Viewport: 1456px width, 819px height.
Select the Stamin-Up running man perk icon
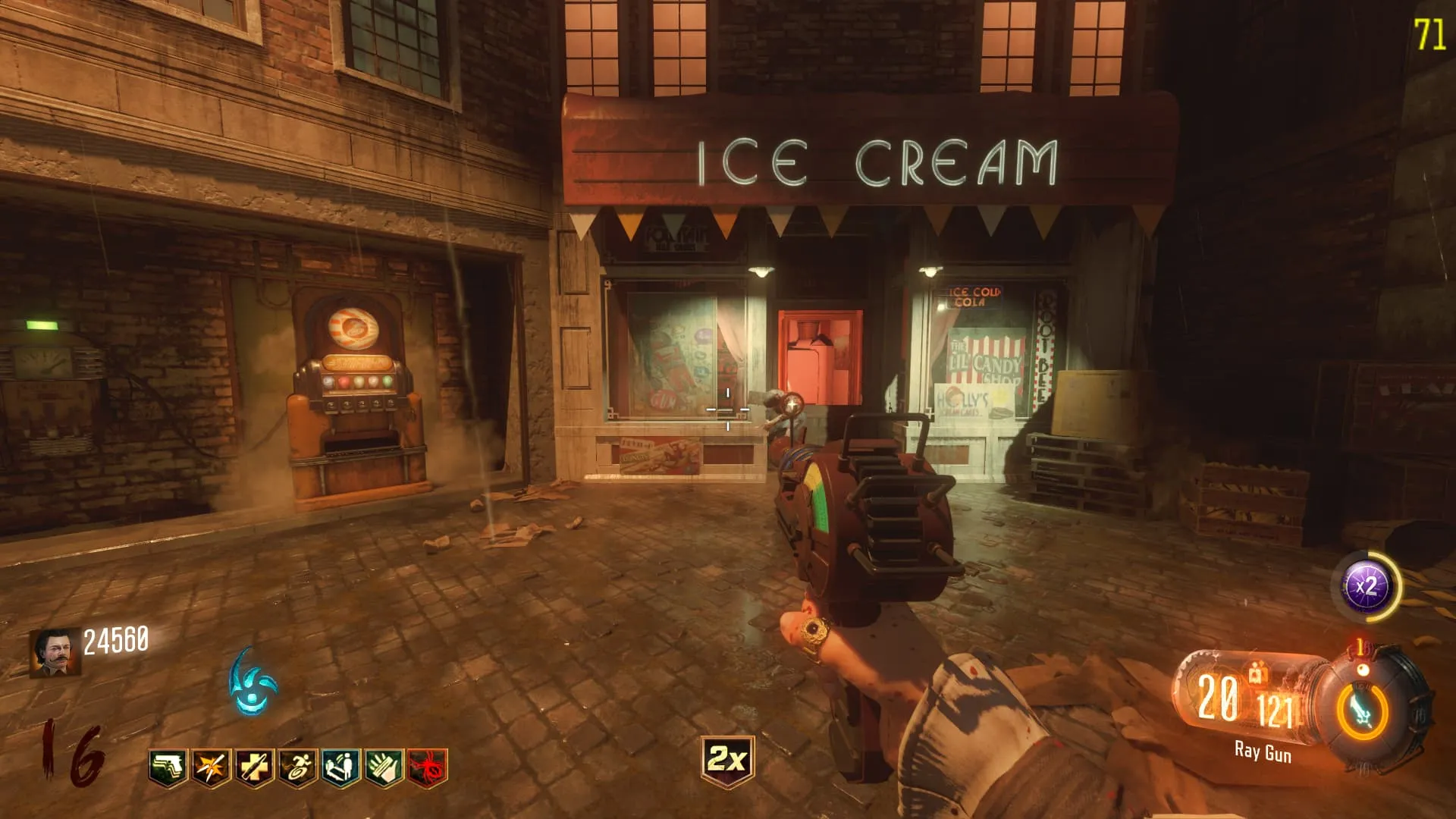(x=297, y=767)
